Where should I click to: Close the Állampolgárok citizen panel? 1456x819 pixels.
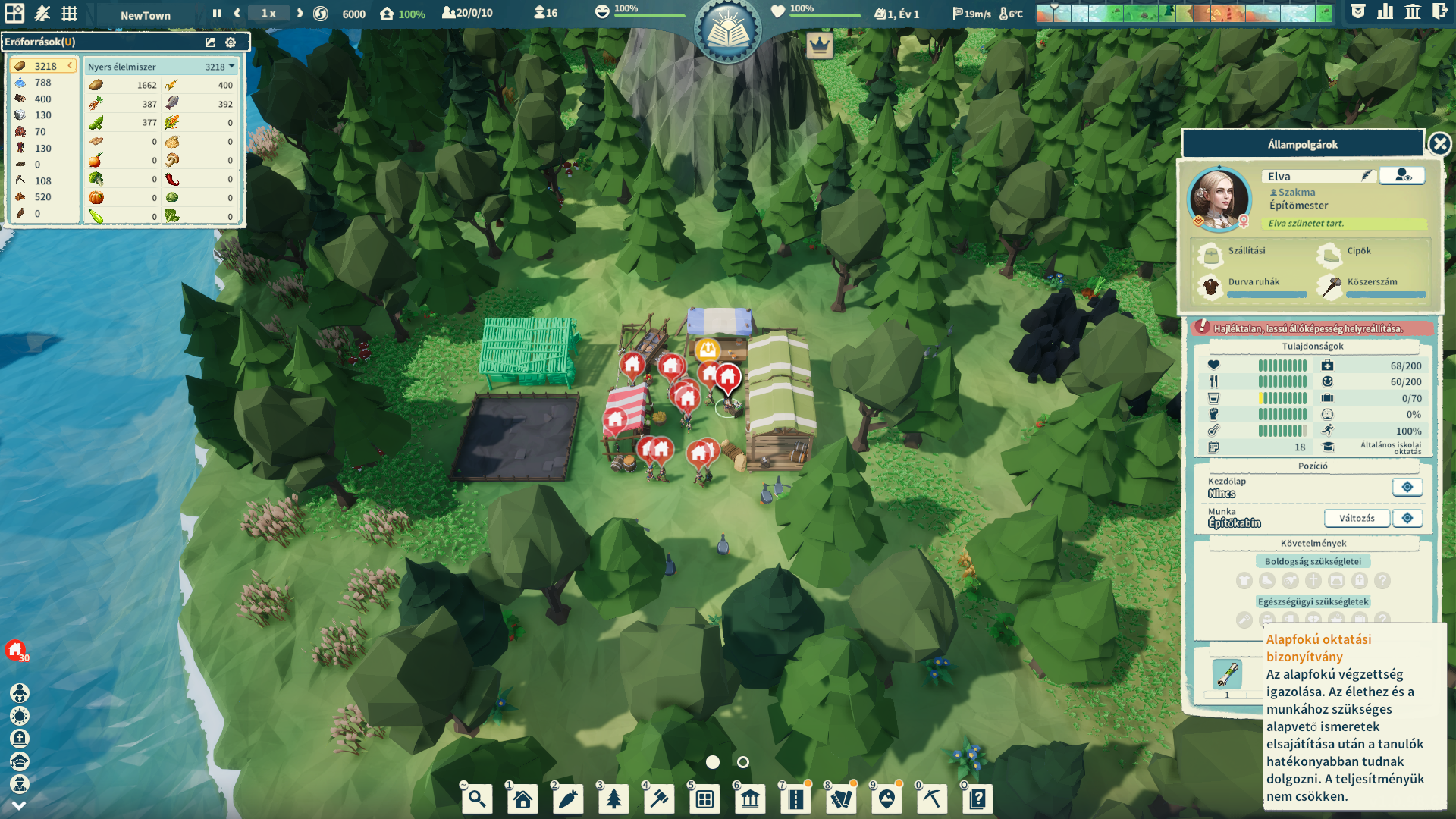(1439, 144)
